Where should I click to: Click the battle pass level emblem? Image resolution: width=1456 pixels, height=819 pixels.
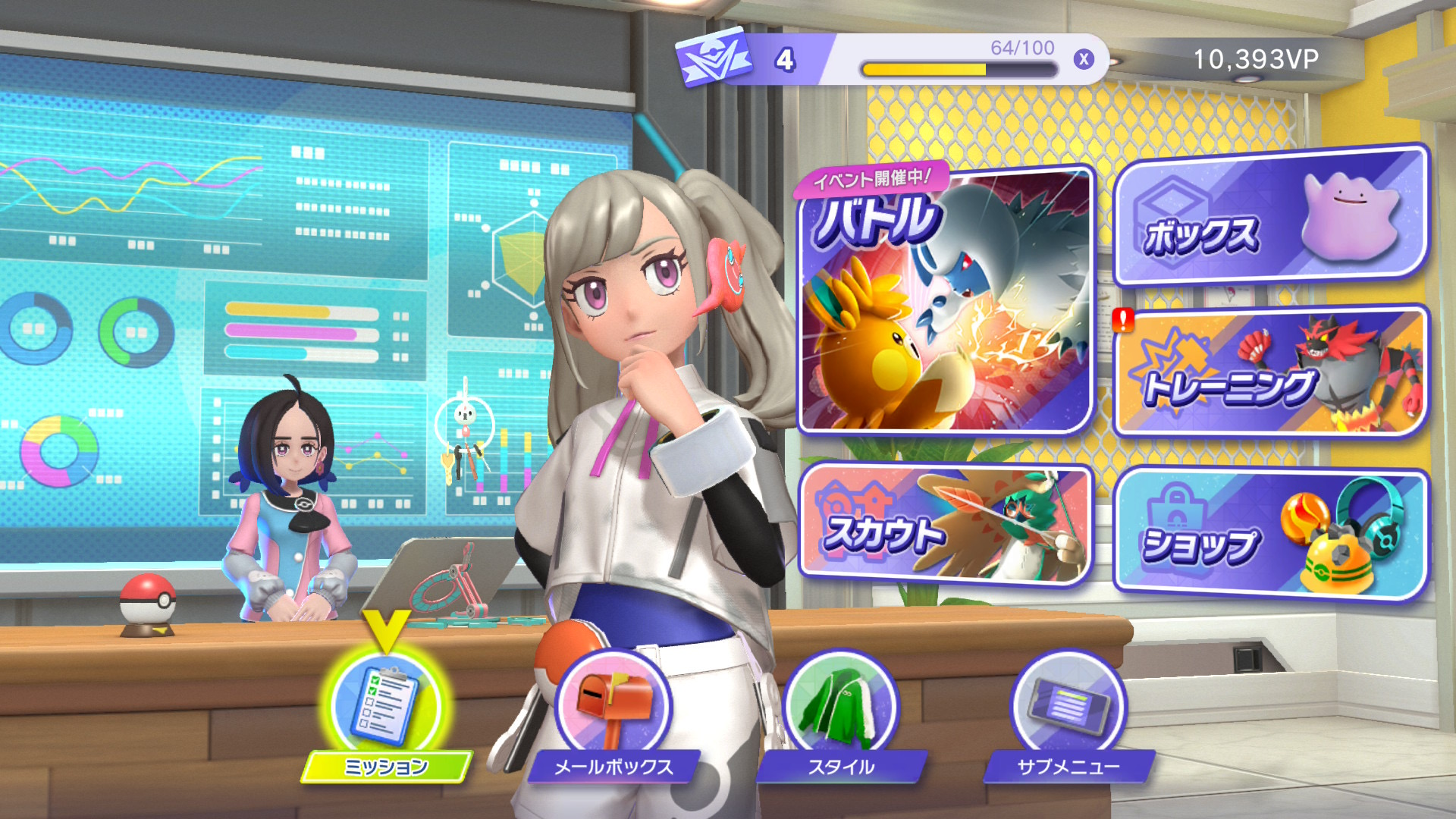pyautogui.click(x=714, y=58)
